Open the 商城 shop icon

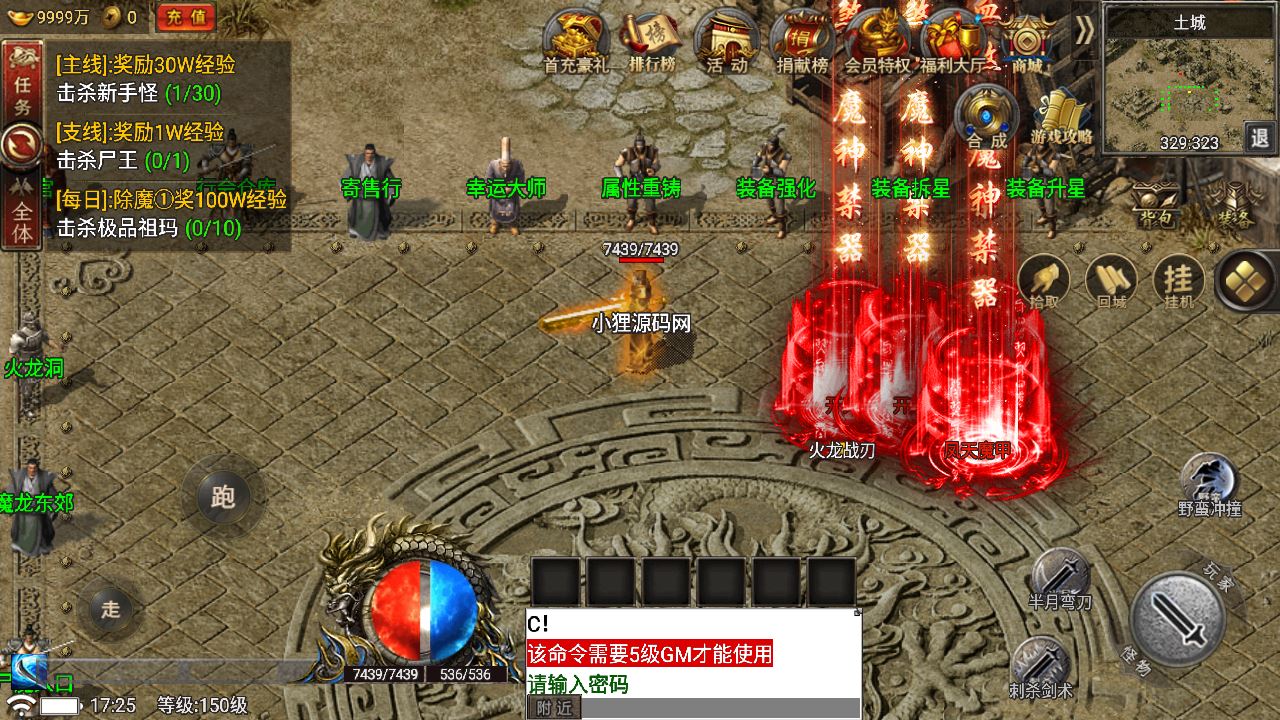pos(1027,42)
